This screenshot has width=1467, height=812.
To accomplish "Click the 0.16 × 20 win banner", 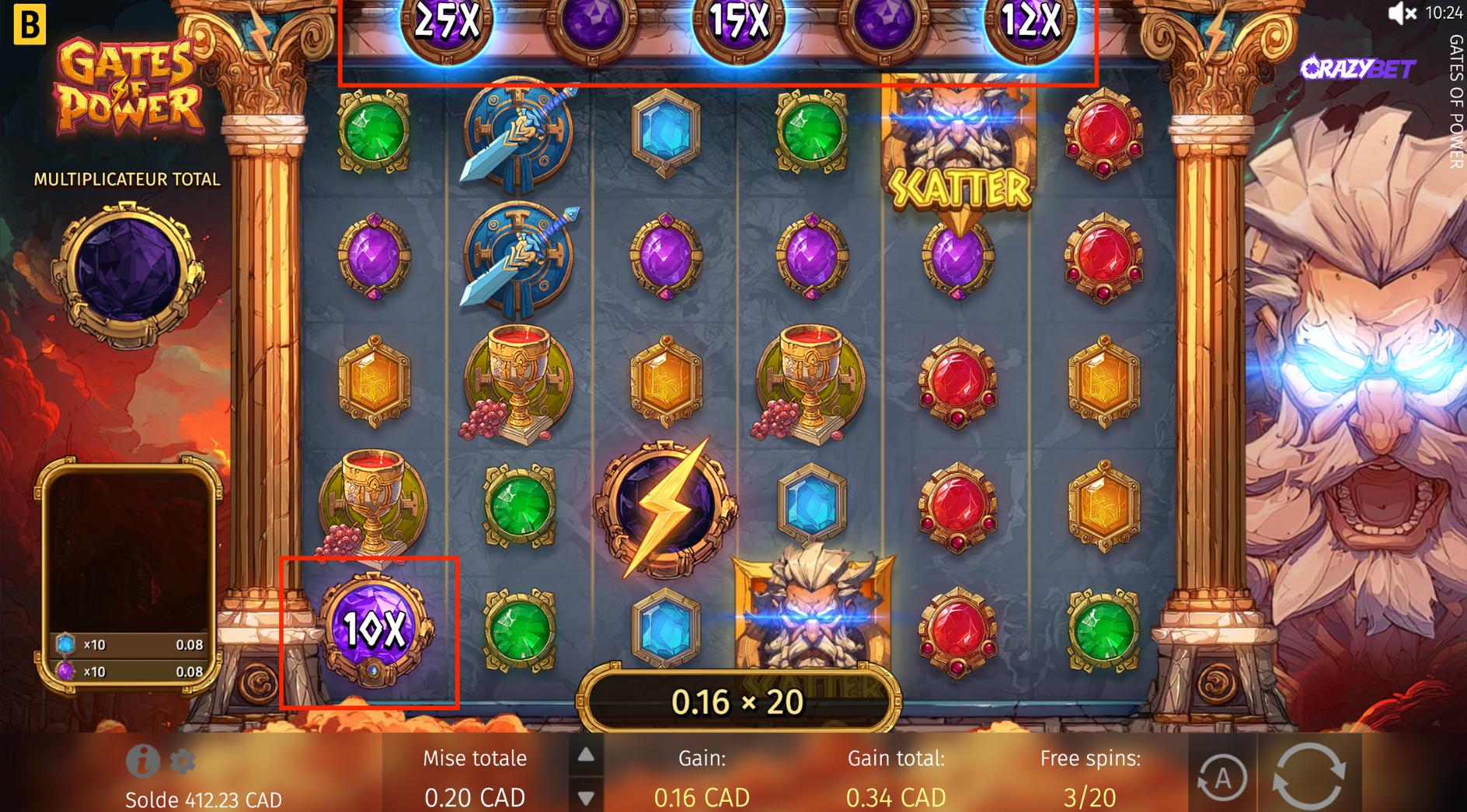I will click(737, 700).
